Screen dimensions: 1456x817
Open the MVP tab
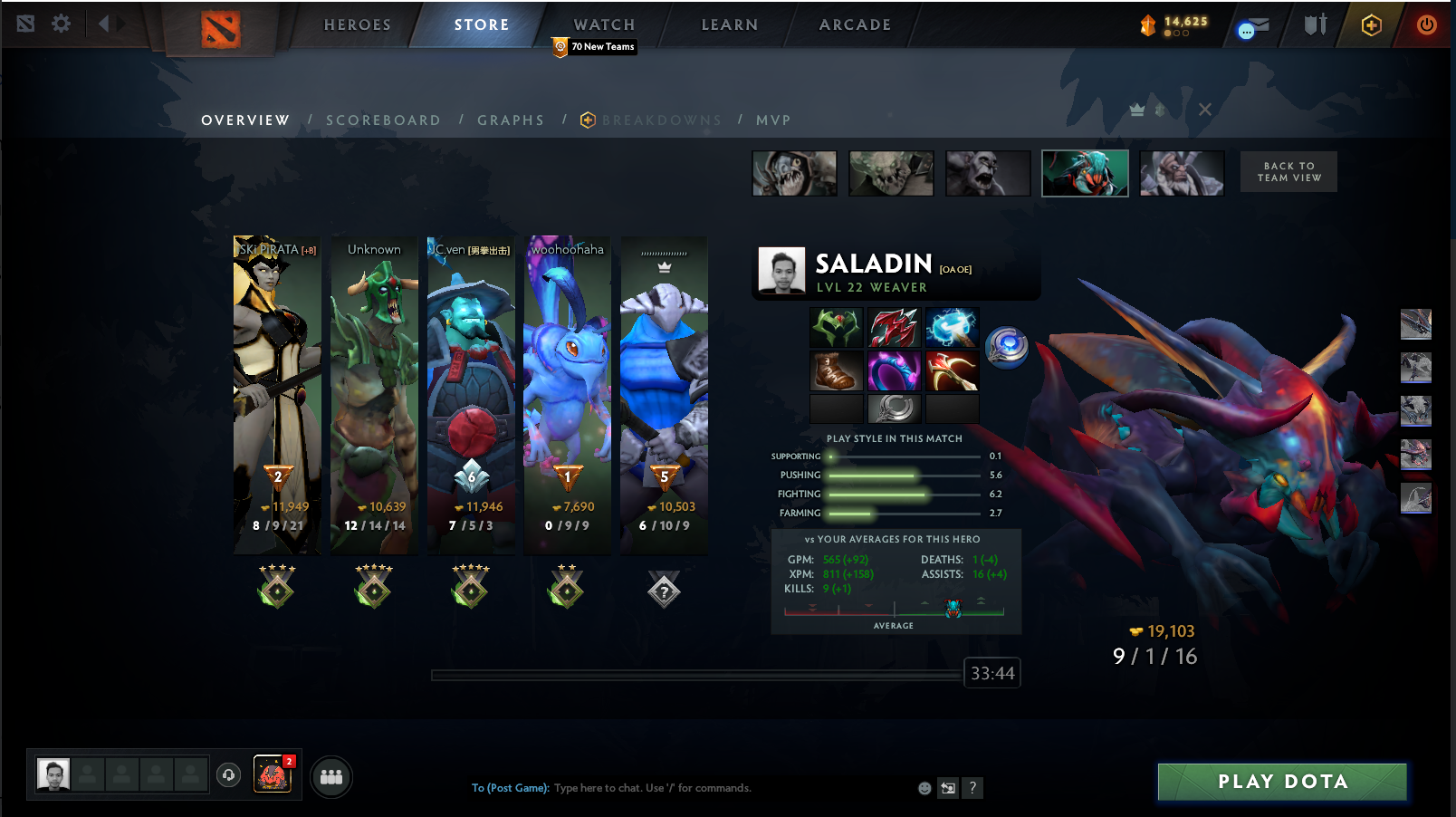pyautogui.click(x=773, y=120)
